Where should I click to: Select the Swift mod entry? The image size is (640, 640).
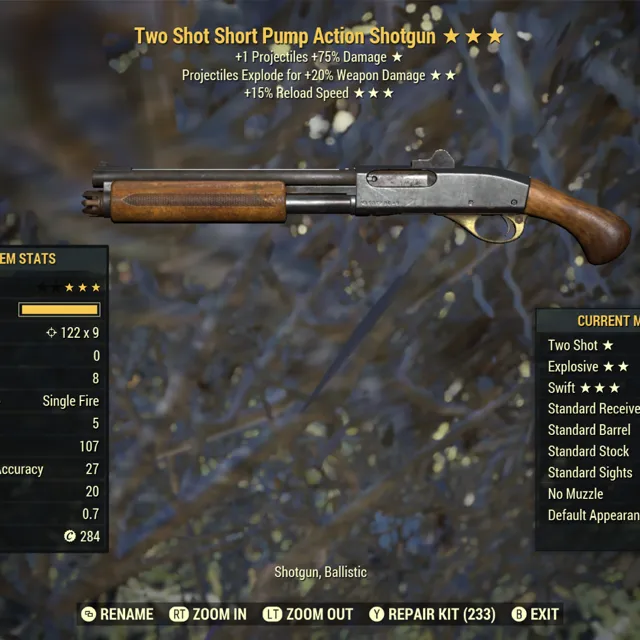pyautogui.click(x=584, y=388)
